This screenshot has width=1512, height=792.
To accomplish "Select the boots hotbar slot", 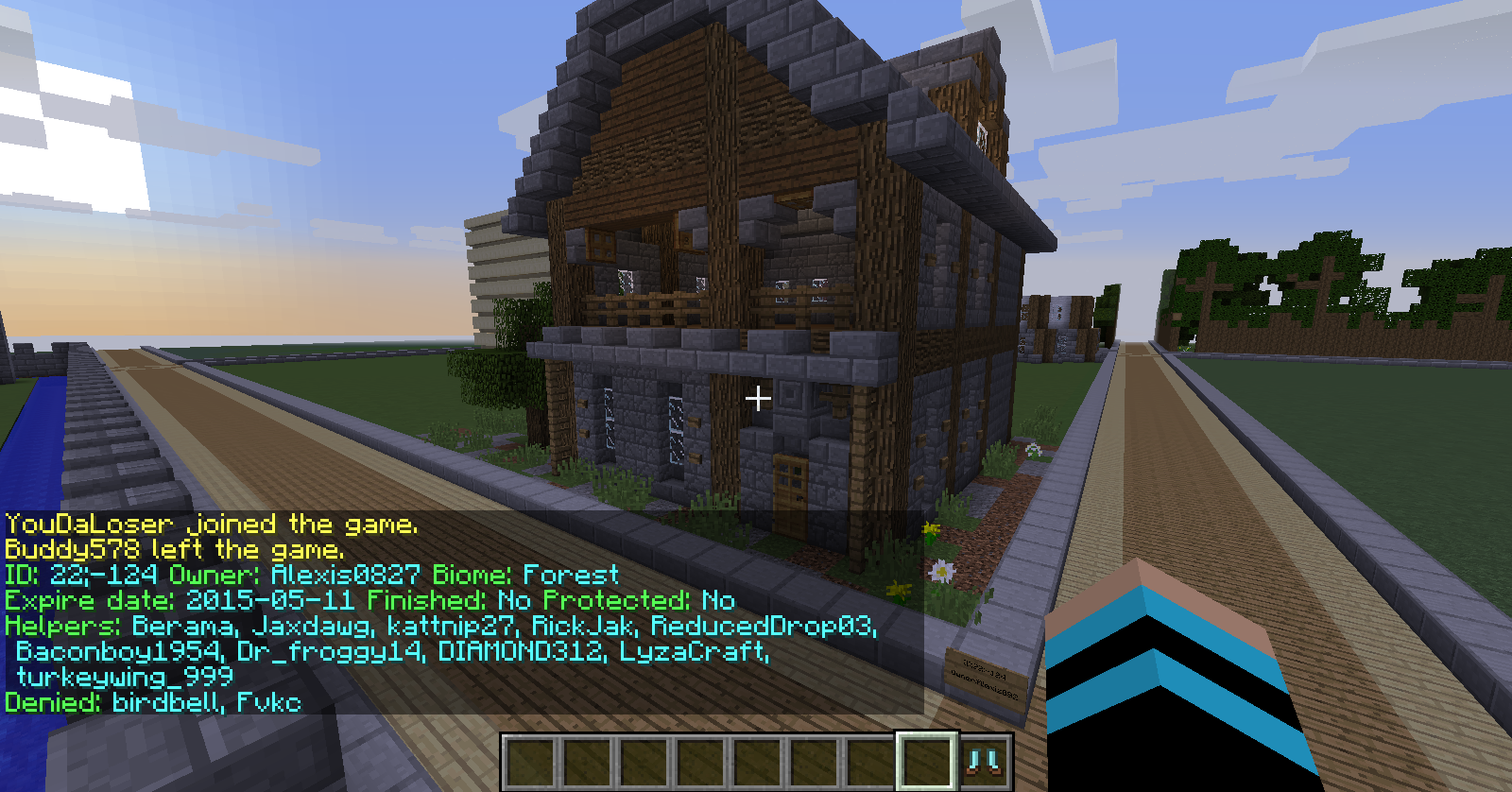I will pos(985,762).
